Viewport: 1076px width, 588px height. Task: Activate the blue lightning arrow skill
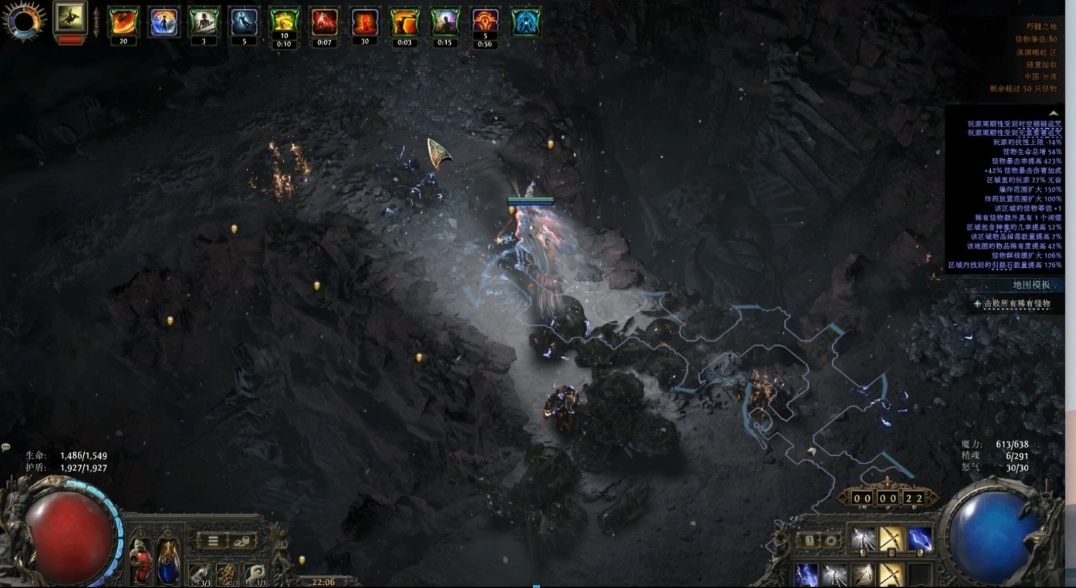tap(920, 541)
